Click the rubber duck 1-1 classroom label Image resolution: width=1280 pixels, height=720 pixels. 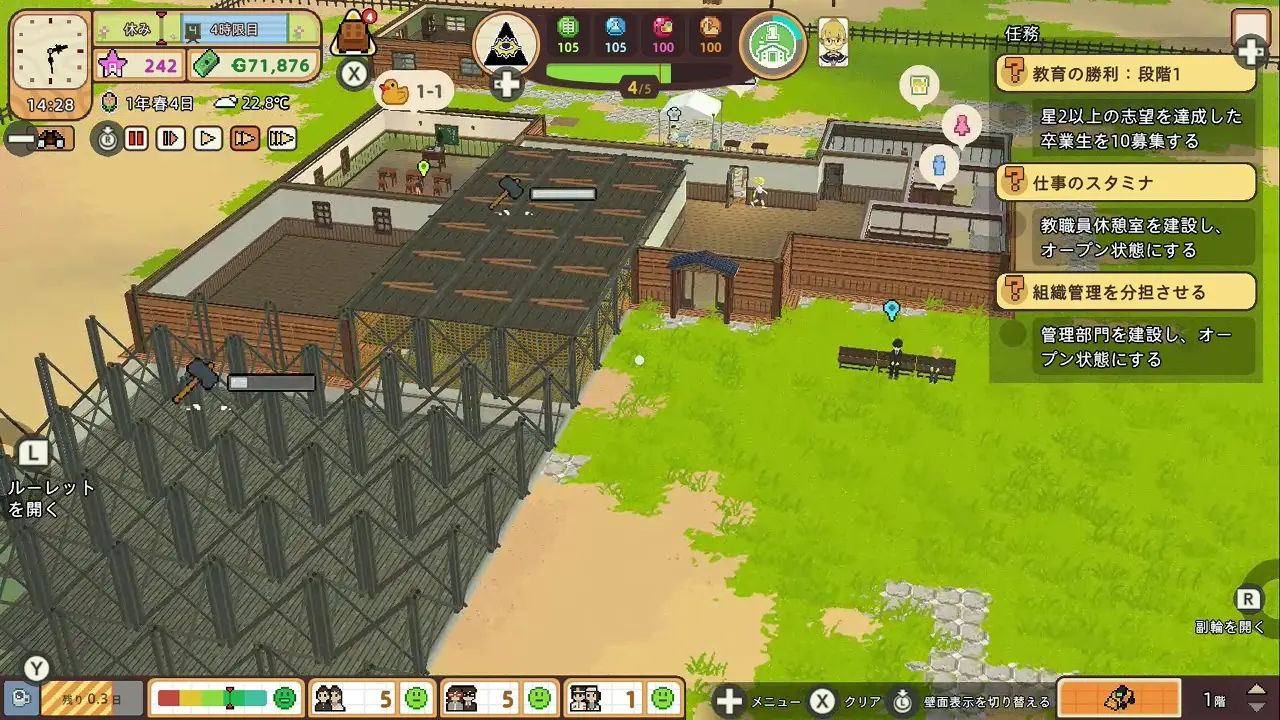(x=414, y=92)
